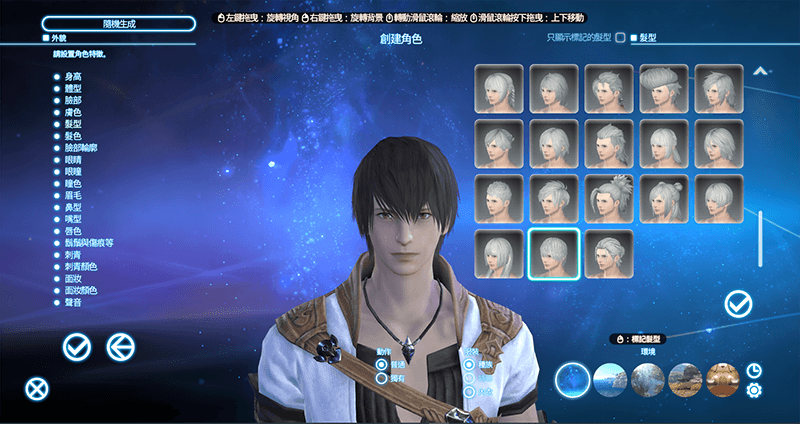Open the gear settings icon

[754, 390]
